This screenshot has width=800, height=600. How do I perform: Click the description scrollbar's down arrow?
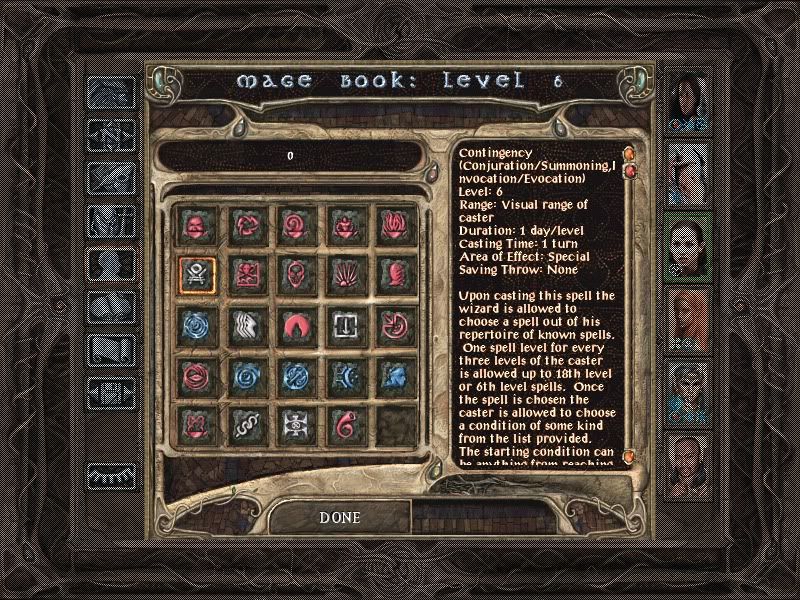tap(629, 457)
